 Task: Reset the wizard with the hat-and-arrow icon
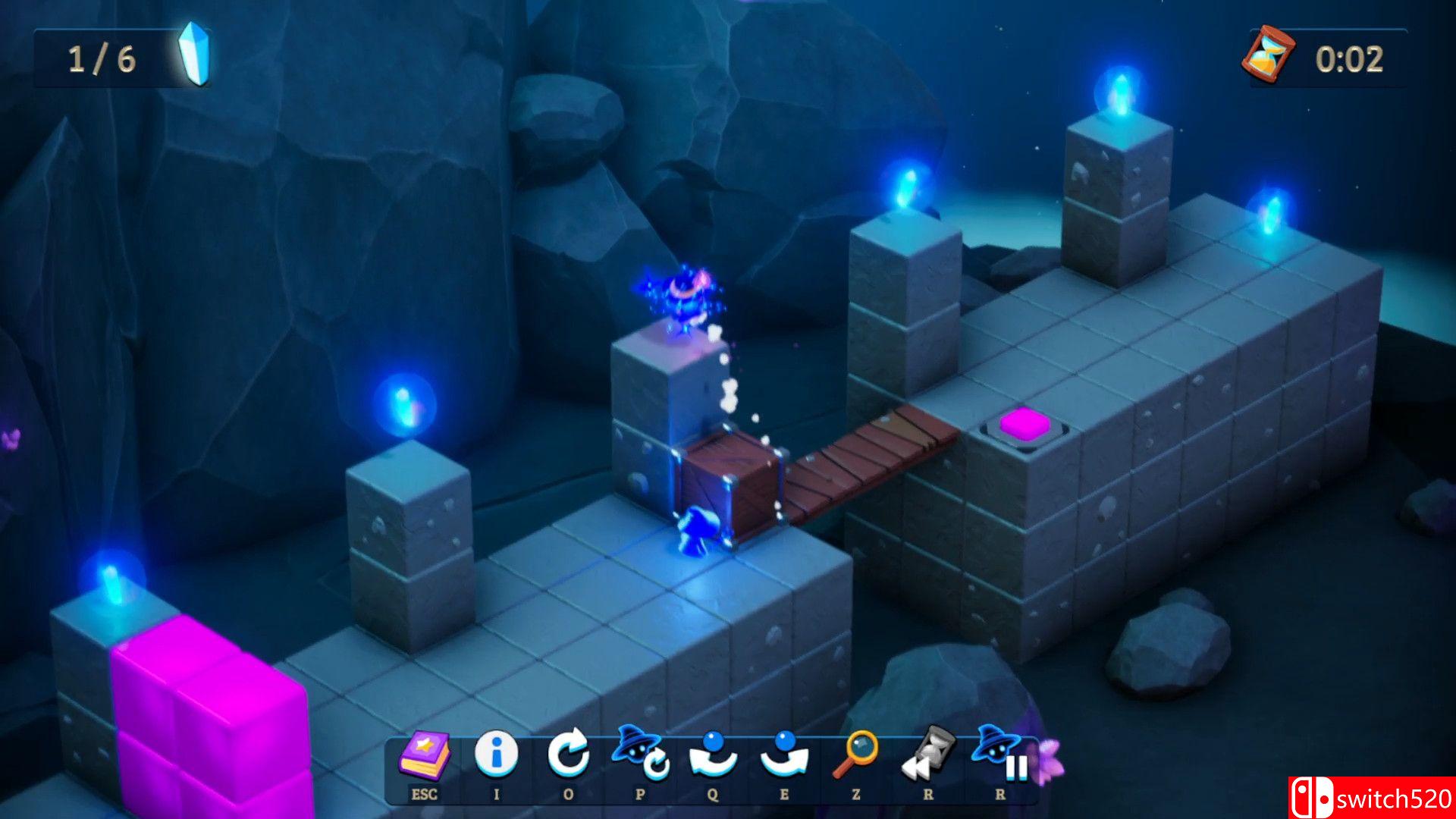point(641,754)
